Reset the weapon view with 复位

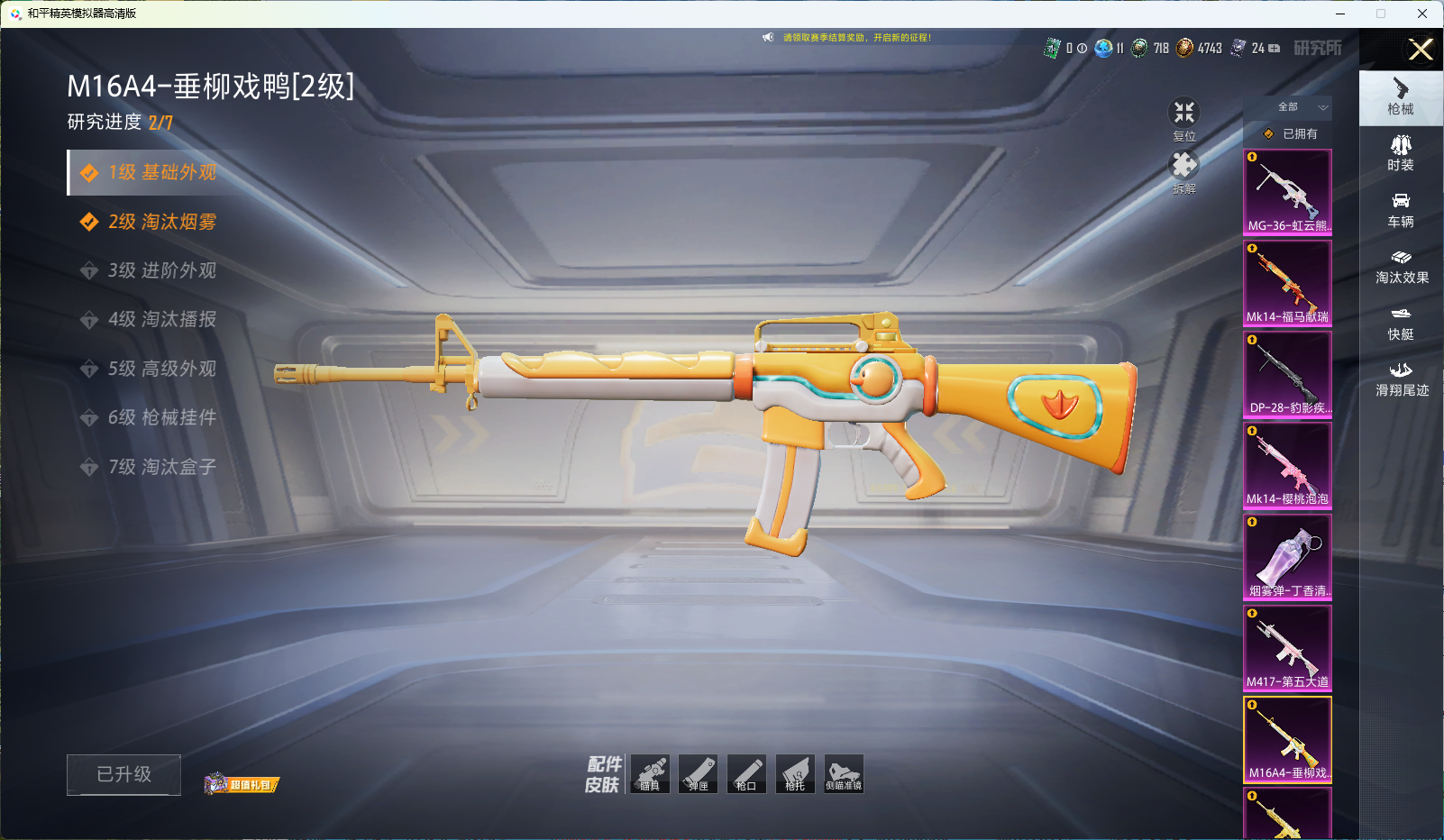pos(1184,118)
